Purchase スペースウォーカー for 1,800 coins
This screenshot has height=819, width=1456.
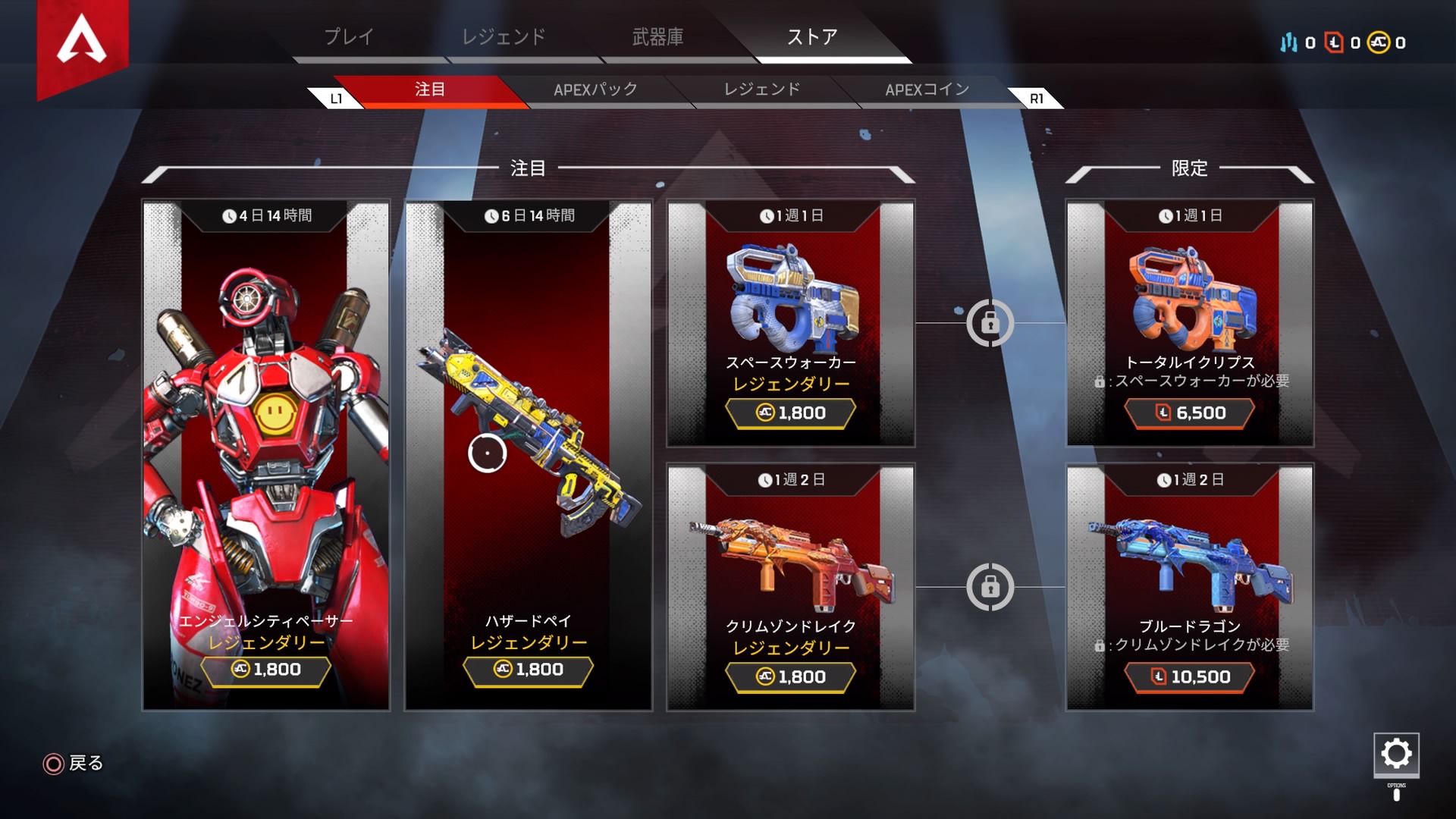coord(789,413)
